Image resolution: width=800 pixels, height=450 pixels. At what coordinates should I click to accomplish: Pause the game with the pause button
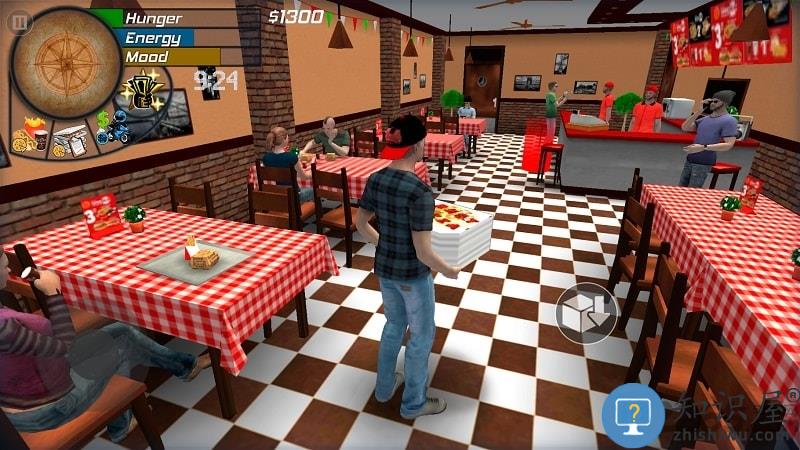pos(19,22)
